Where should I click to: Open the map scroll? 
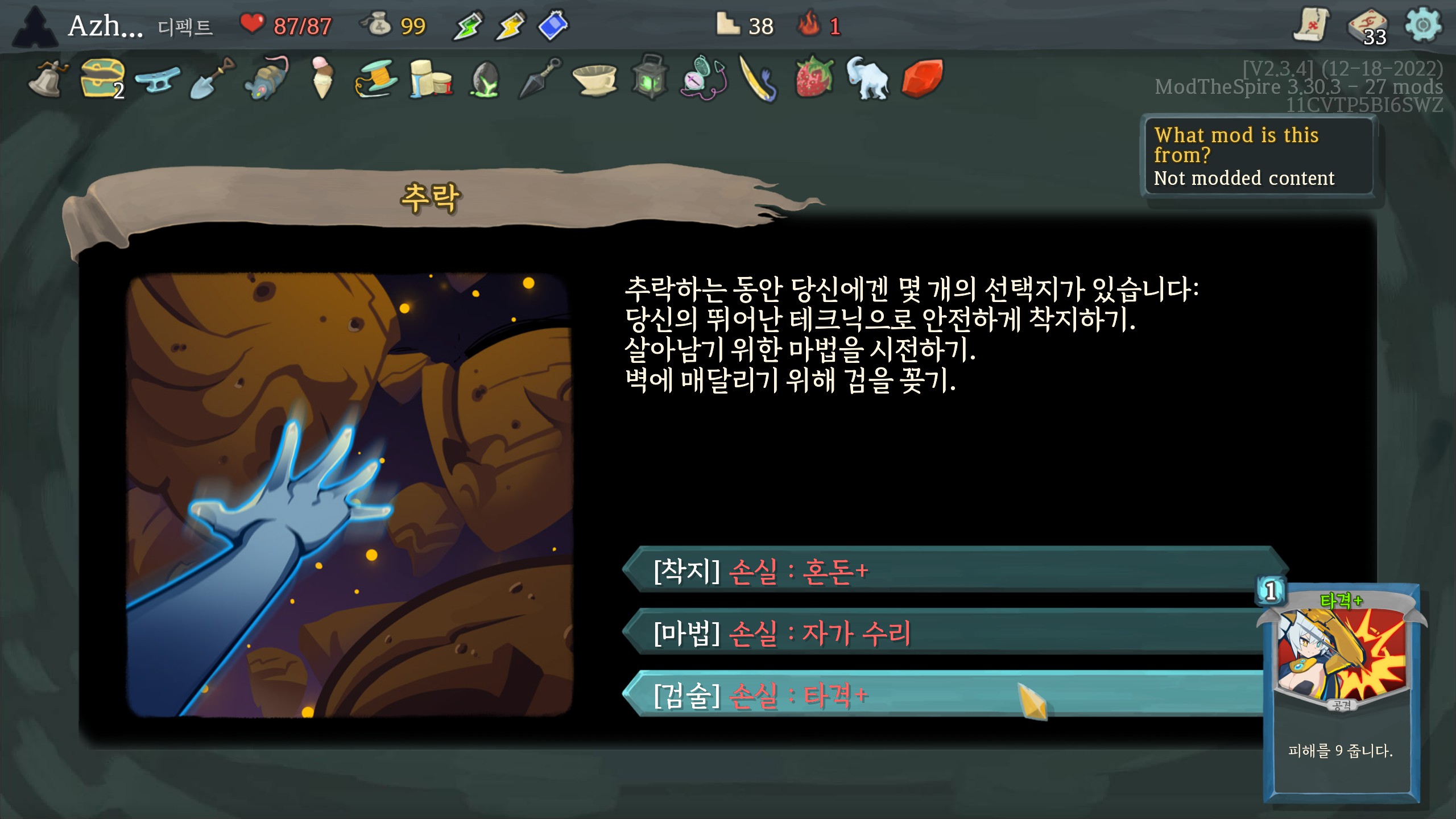pyautogui.click(x=1311, y=26)
